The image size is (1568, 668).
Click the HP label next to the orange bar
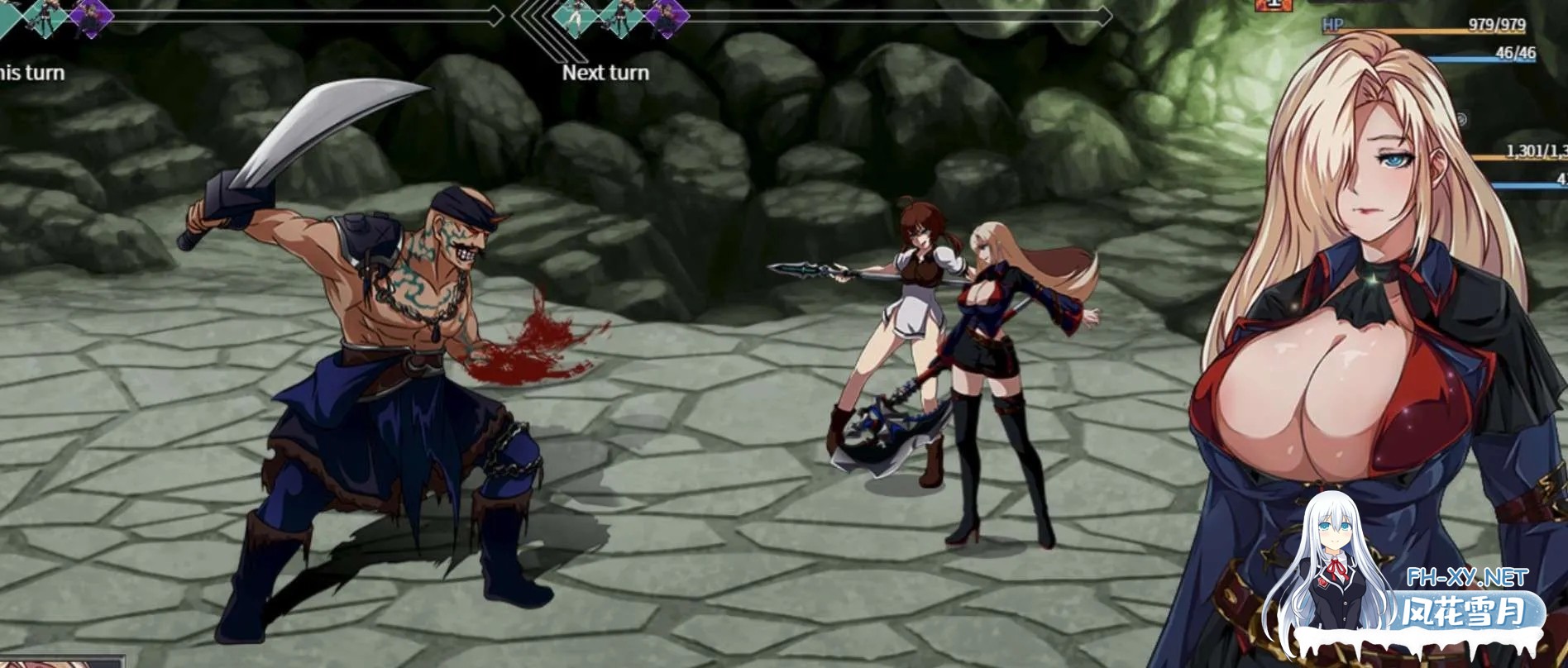tap(1332, 24)
